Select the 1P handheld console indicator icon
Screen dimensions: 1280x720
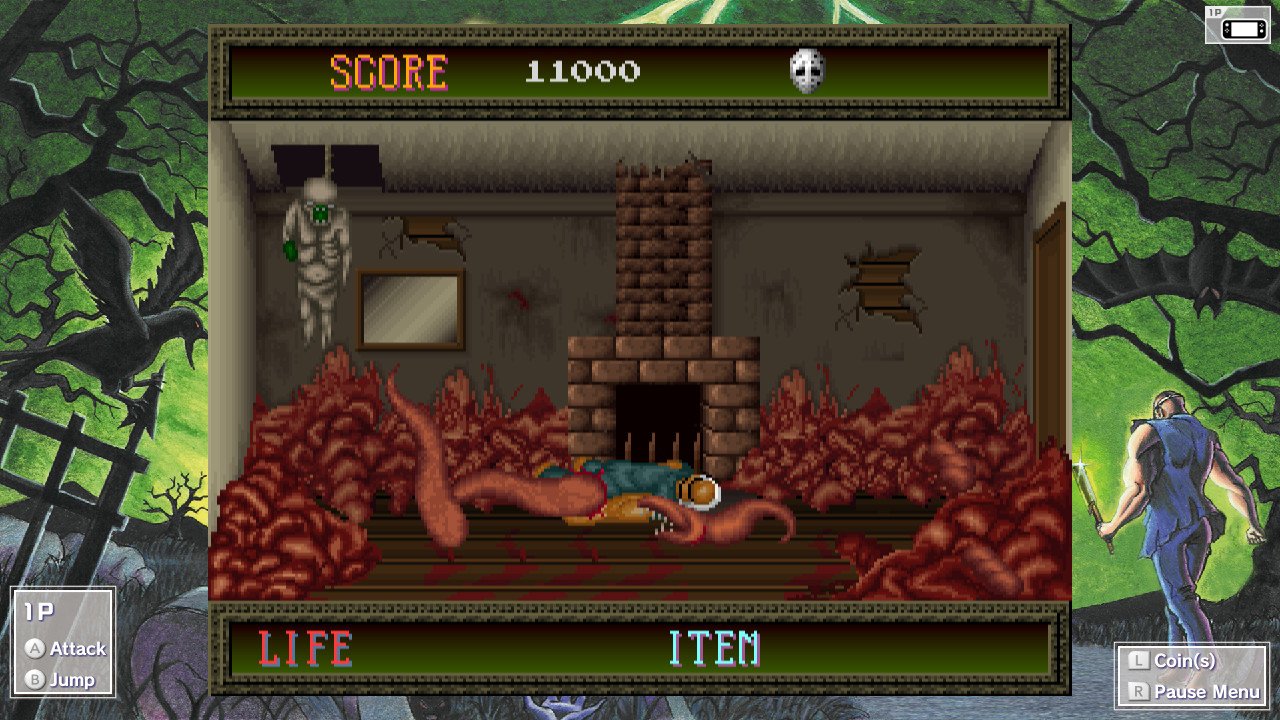point(1237,24)
